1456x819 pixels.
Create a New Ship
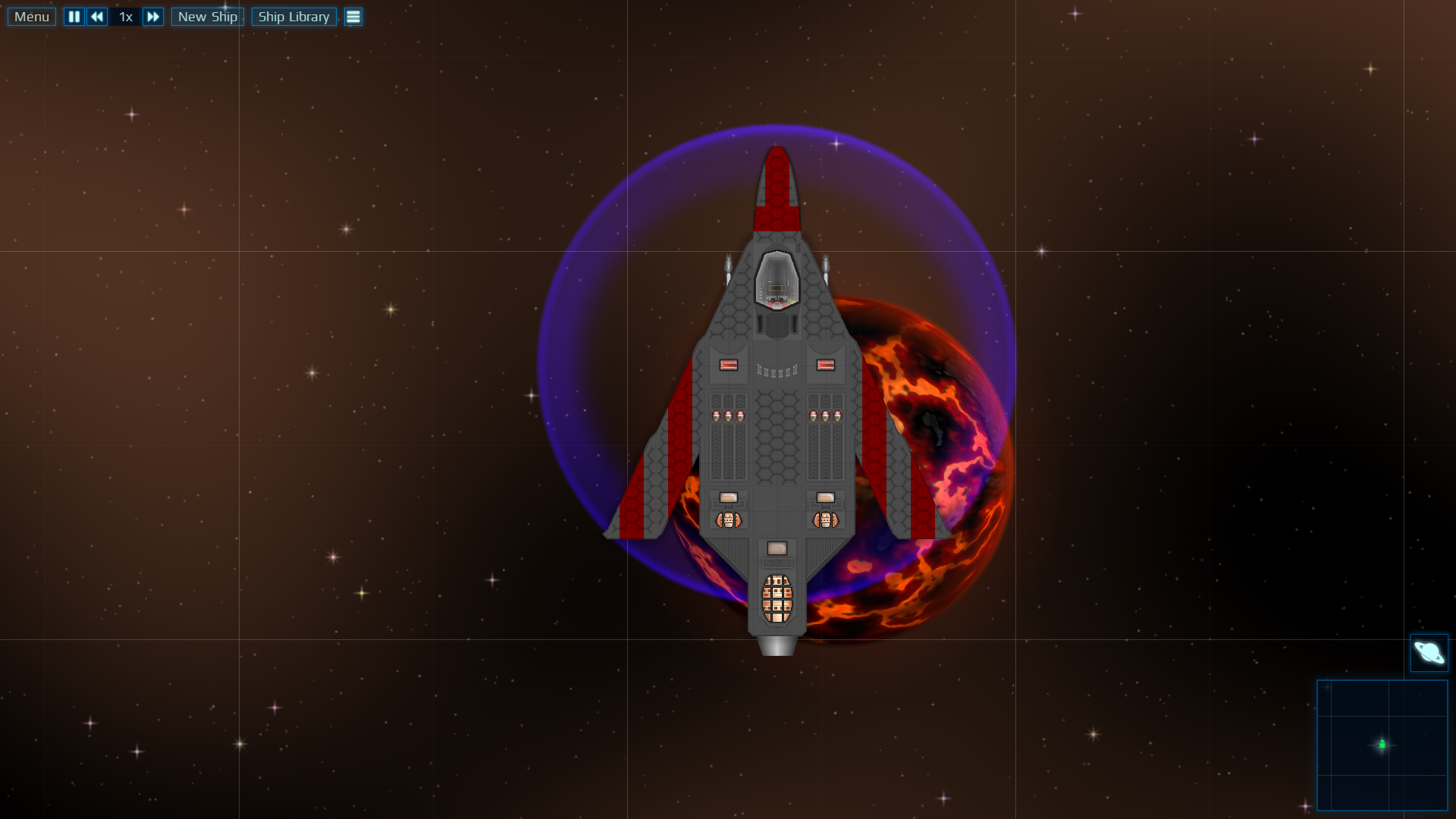click(207, 17)
